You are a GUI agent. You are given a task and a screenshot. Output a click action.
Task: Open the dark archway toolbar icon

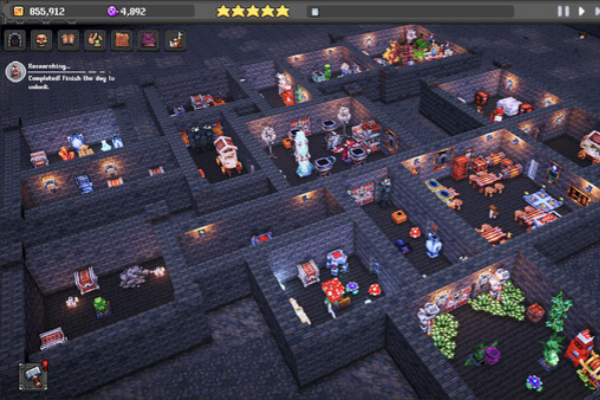pos(15,40)
